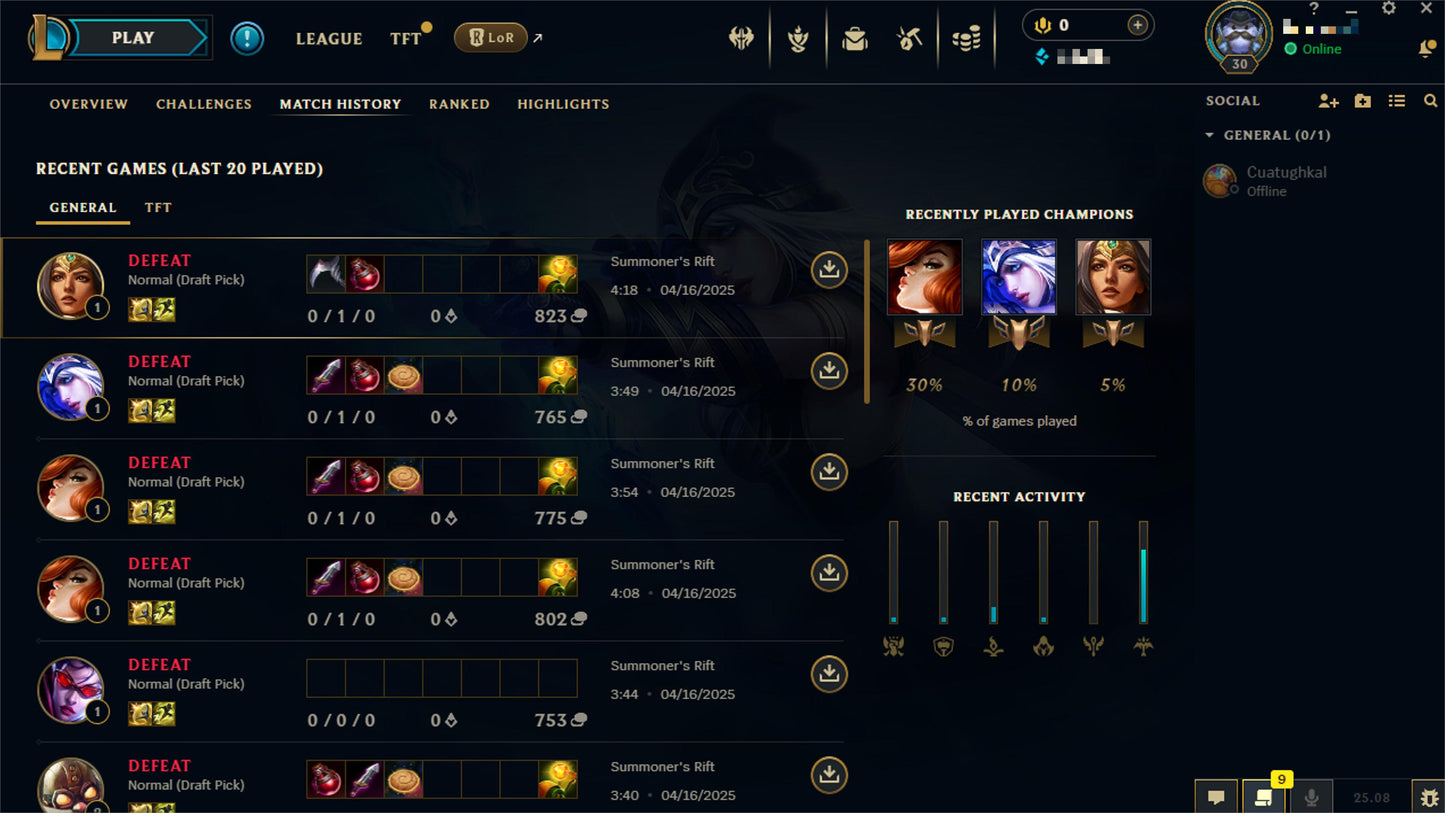Click the coin stack store icon
This screenshot has width=1445, height=813.
[x=967, y=37]
